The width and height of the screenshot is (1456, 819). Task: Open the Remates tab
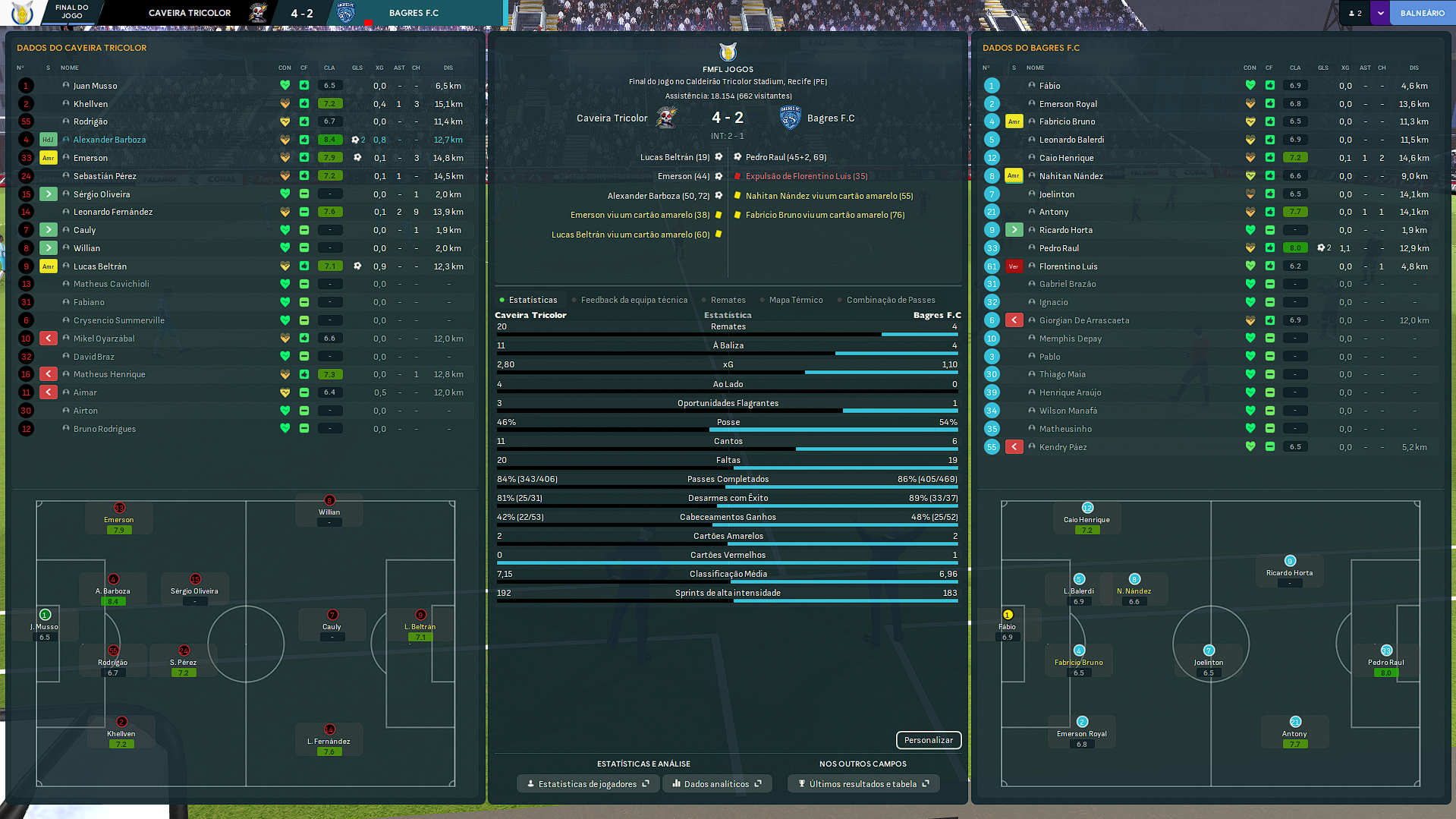[x=728, y=300]
